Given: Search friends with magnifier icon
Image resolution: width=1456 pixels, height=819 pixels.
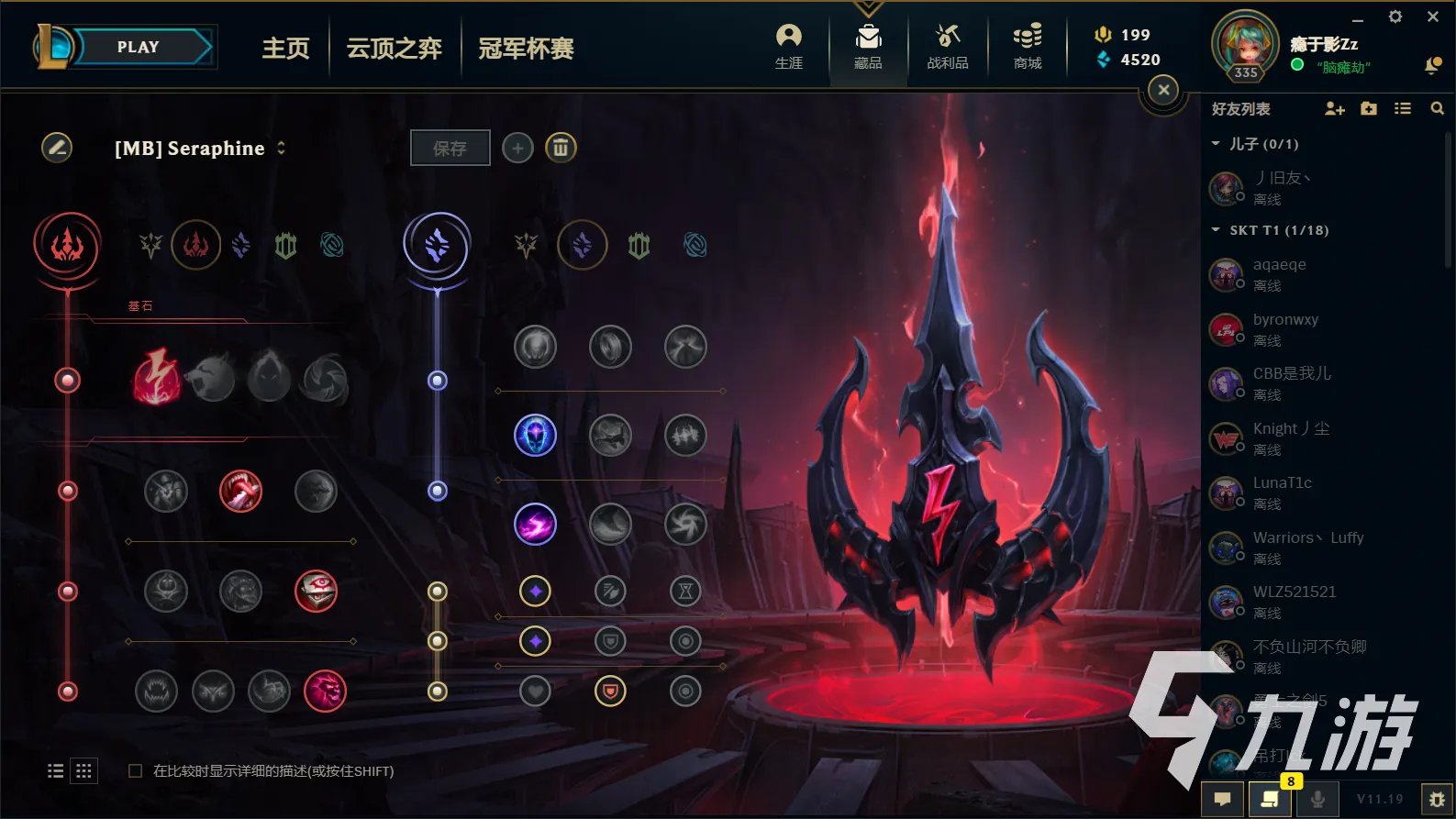Looking at the screenshot, I should 1436,108.
